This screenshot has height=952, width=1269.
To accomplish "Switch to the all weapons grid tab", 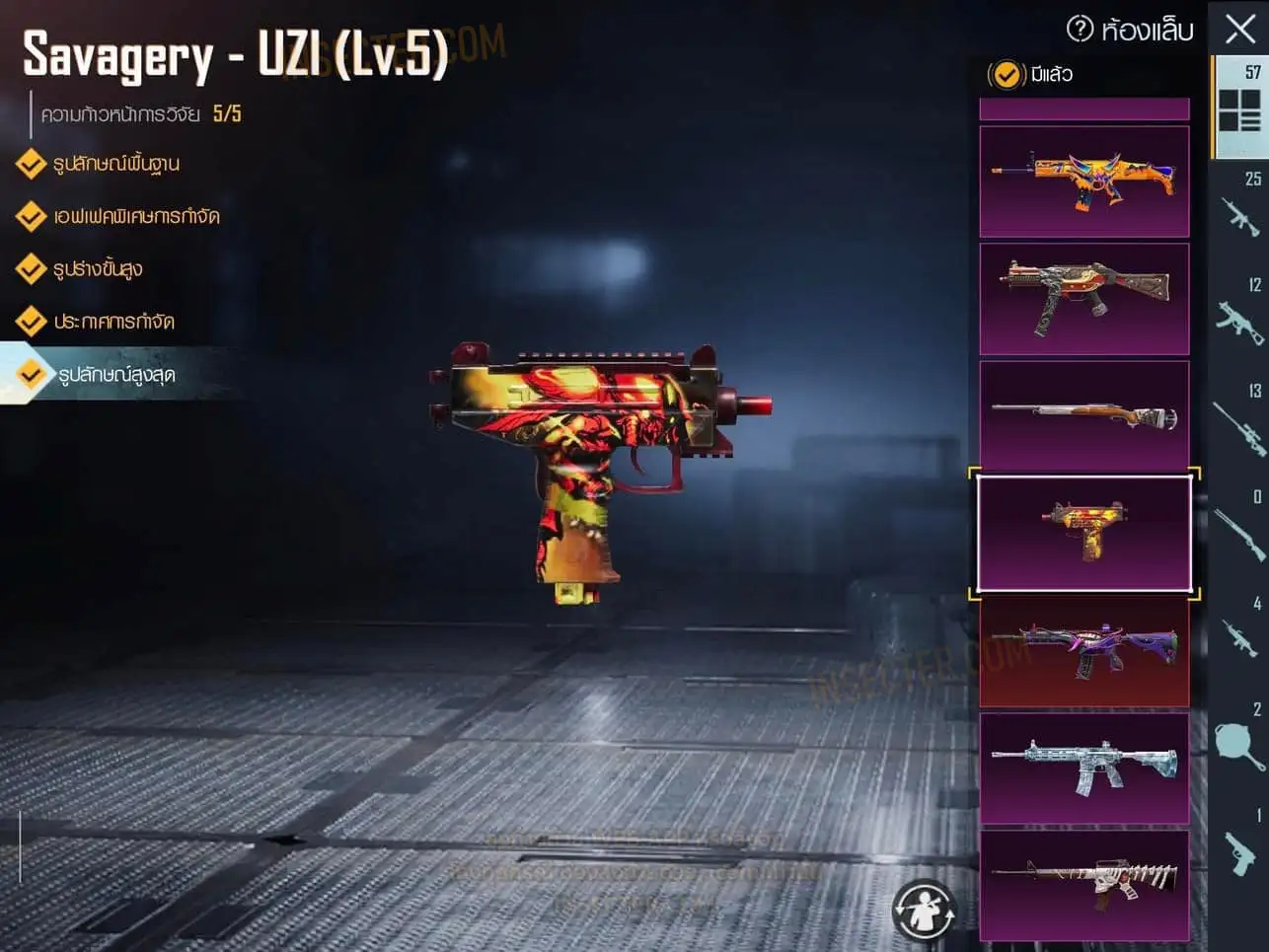I will [x=1239, y=109].
